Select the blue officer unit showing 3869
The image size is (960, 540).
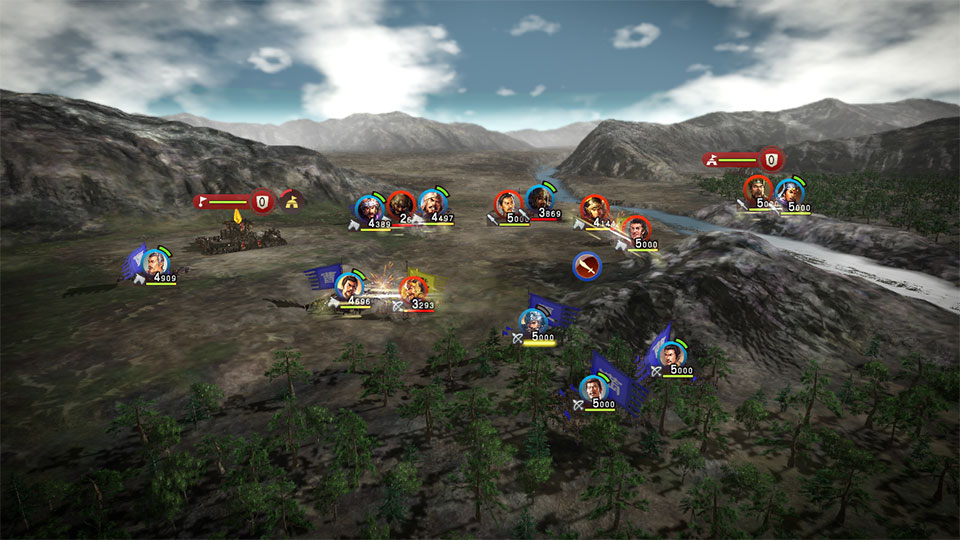[x=541, y=200]
